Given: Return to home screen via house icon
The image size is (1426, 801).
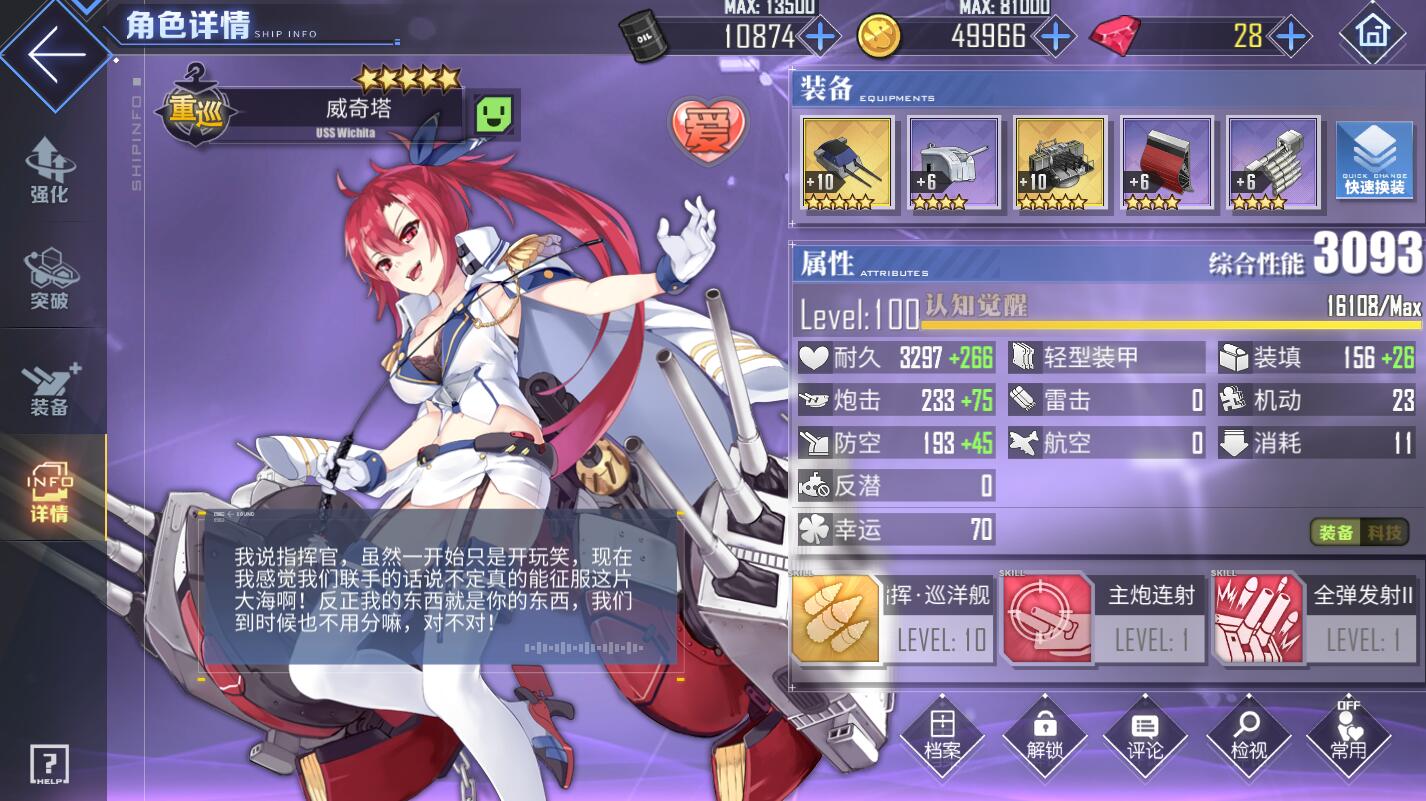Looking at the screenshot, I should pos(1373,33).
